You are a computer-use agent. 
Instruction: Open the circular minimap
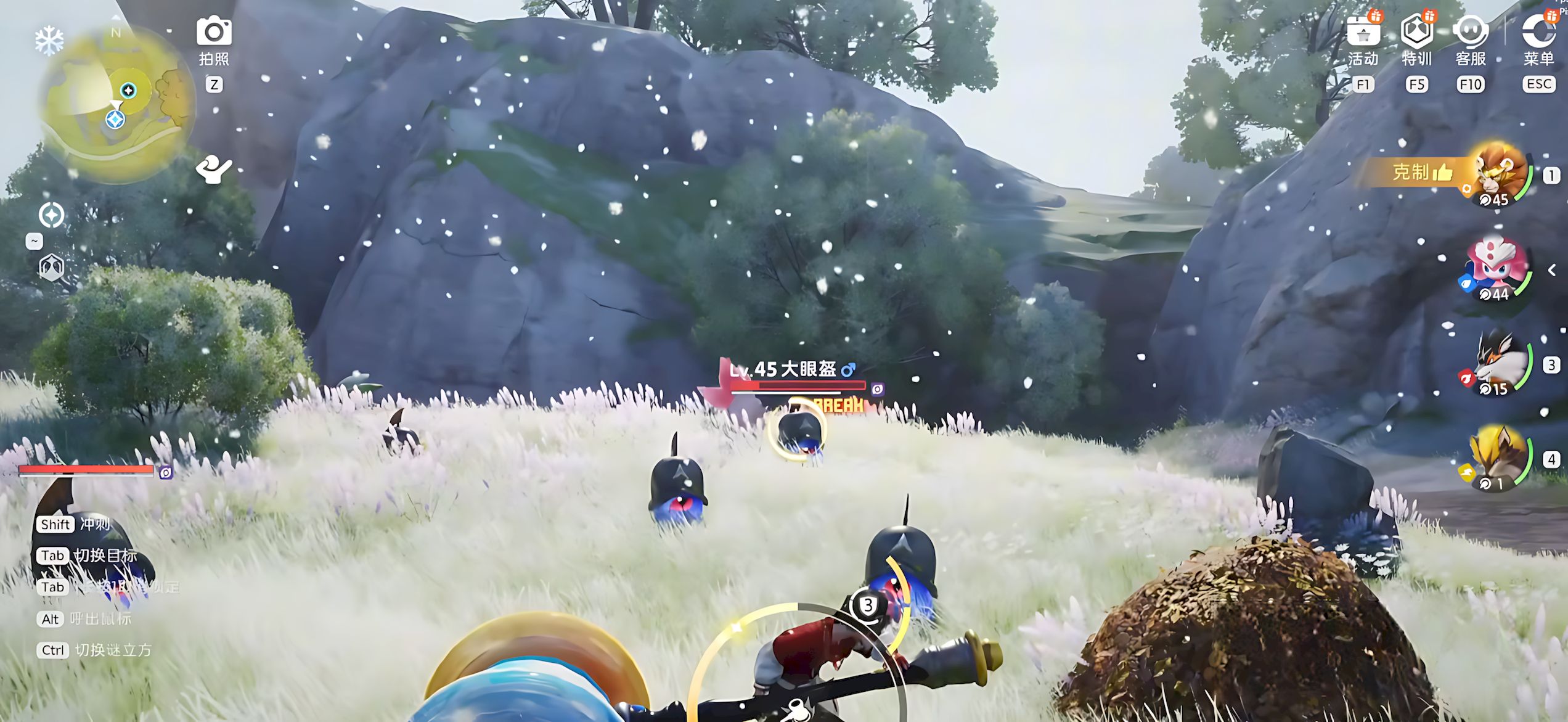pos(116,103)
